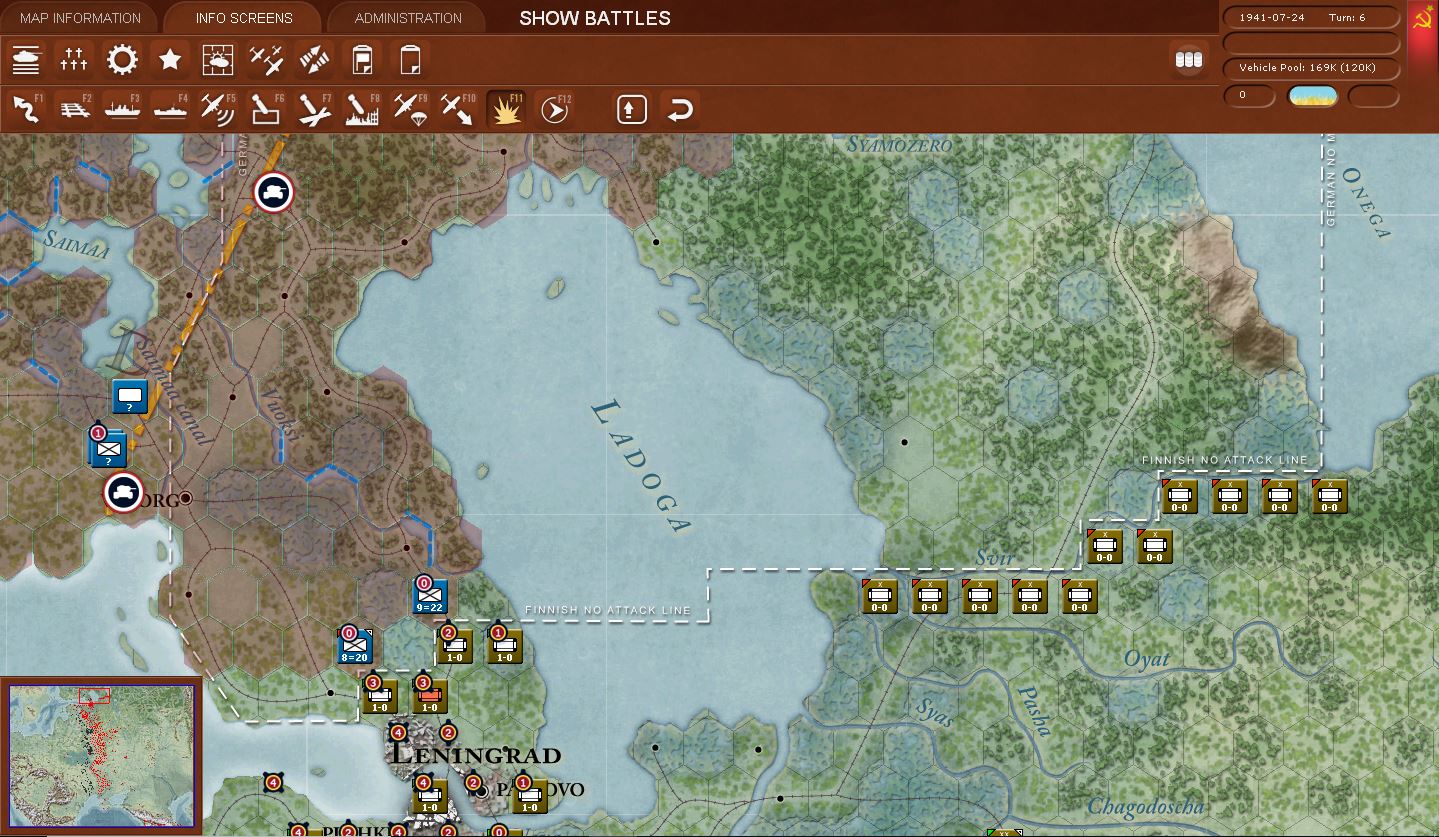Choose the F8 strategic bombing mode

click(362, 109)
